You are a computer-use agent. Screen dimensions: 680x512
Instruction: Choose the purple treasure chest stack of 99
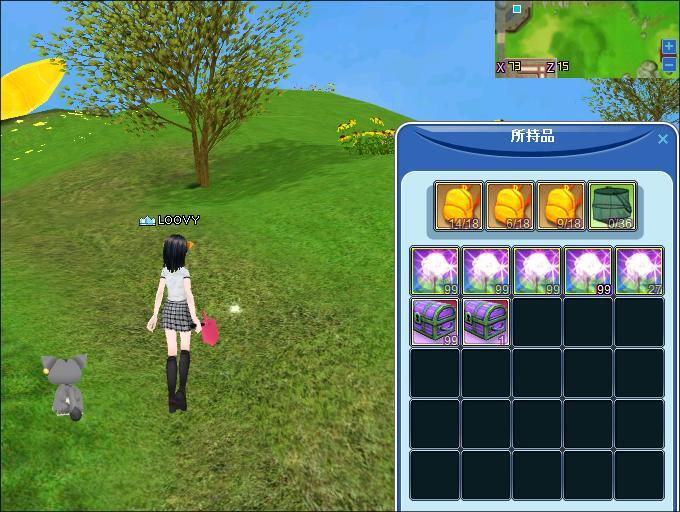(x=436, y=322)
